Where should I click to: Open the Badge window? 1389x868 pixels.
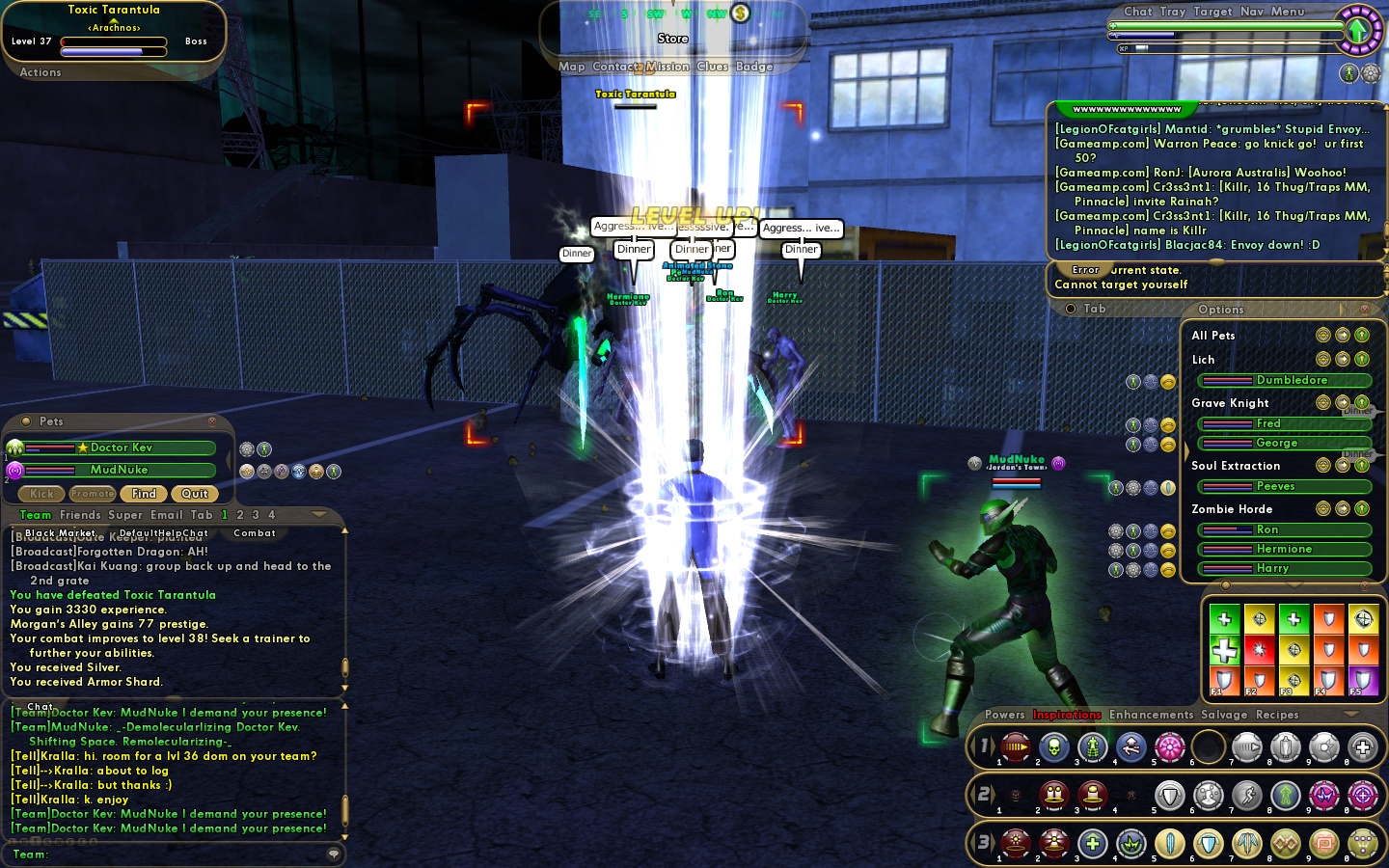(754, 67)
